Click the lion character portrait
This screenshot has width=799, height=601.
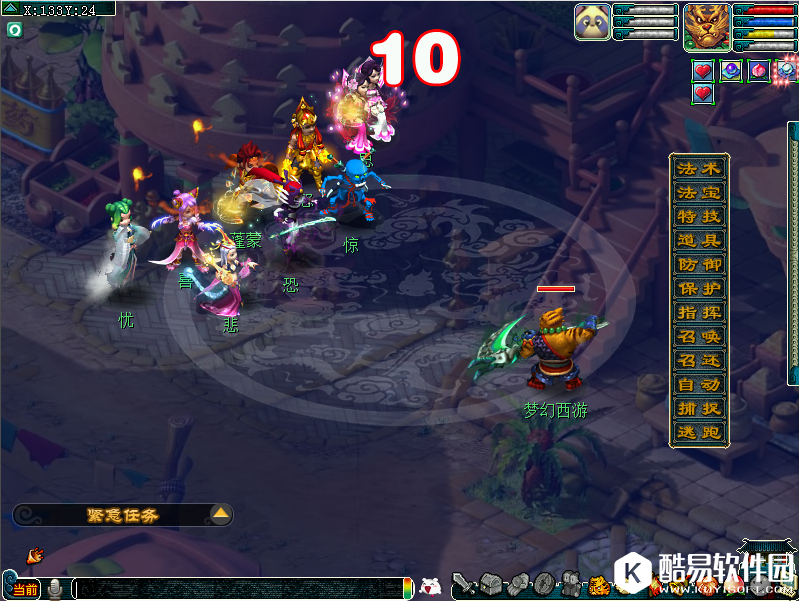(706, 26)
